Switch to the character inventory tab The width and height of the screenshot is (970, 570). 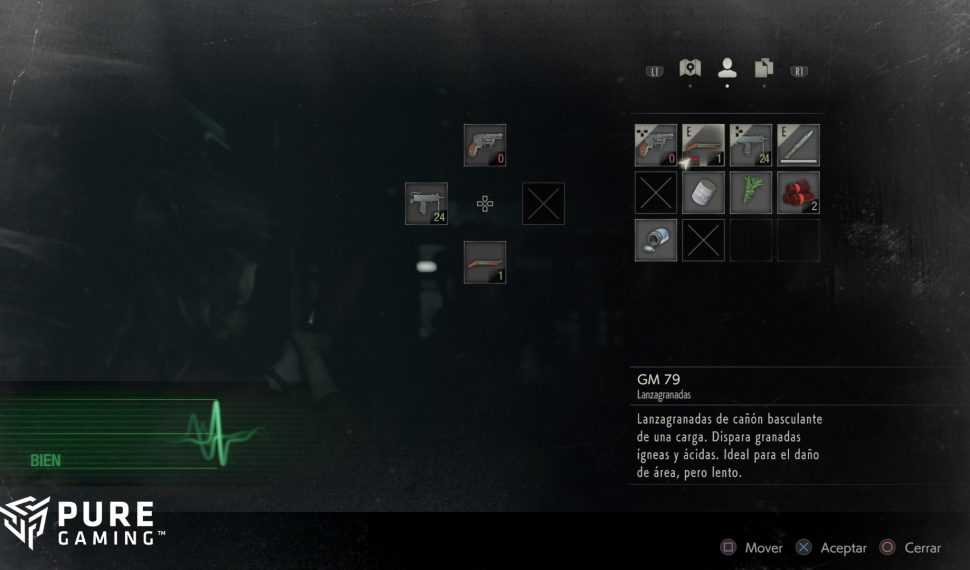coord(727,68)
